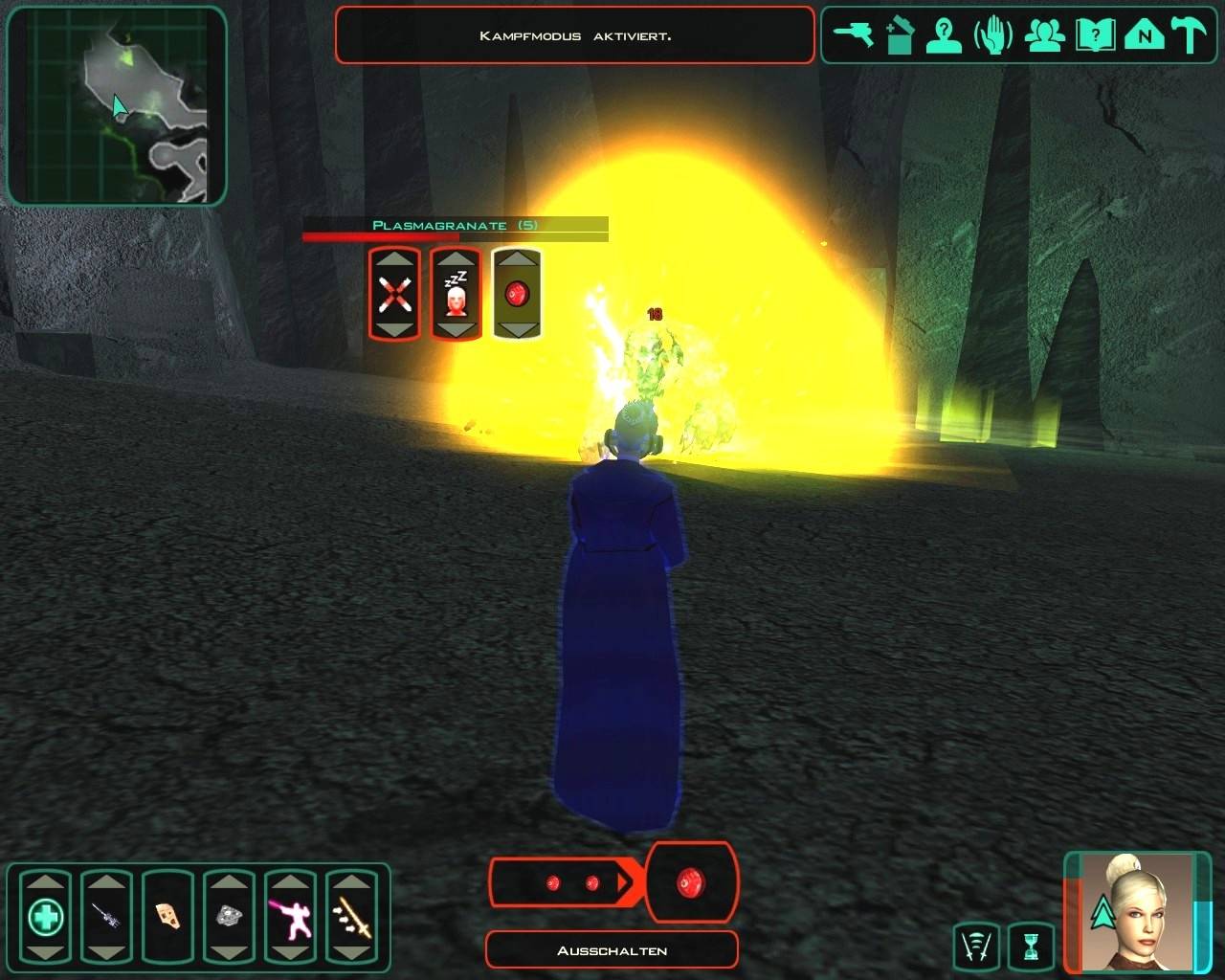Viewport: 1225px width, 980px height.
Task: Open the journal book icon
Action: pyautogui.click(x=1095, y=36)
